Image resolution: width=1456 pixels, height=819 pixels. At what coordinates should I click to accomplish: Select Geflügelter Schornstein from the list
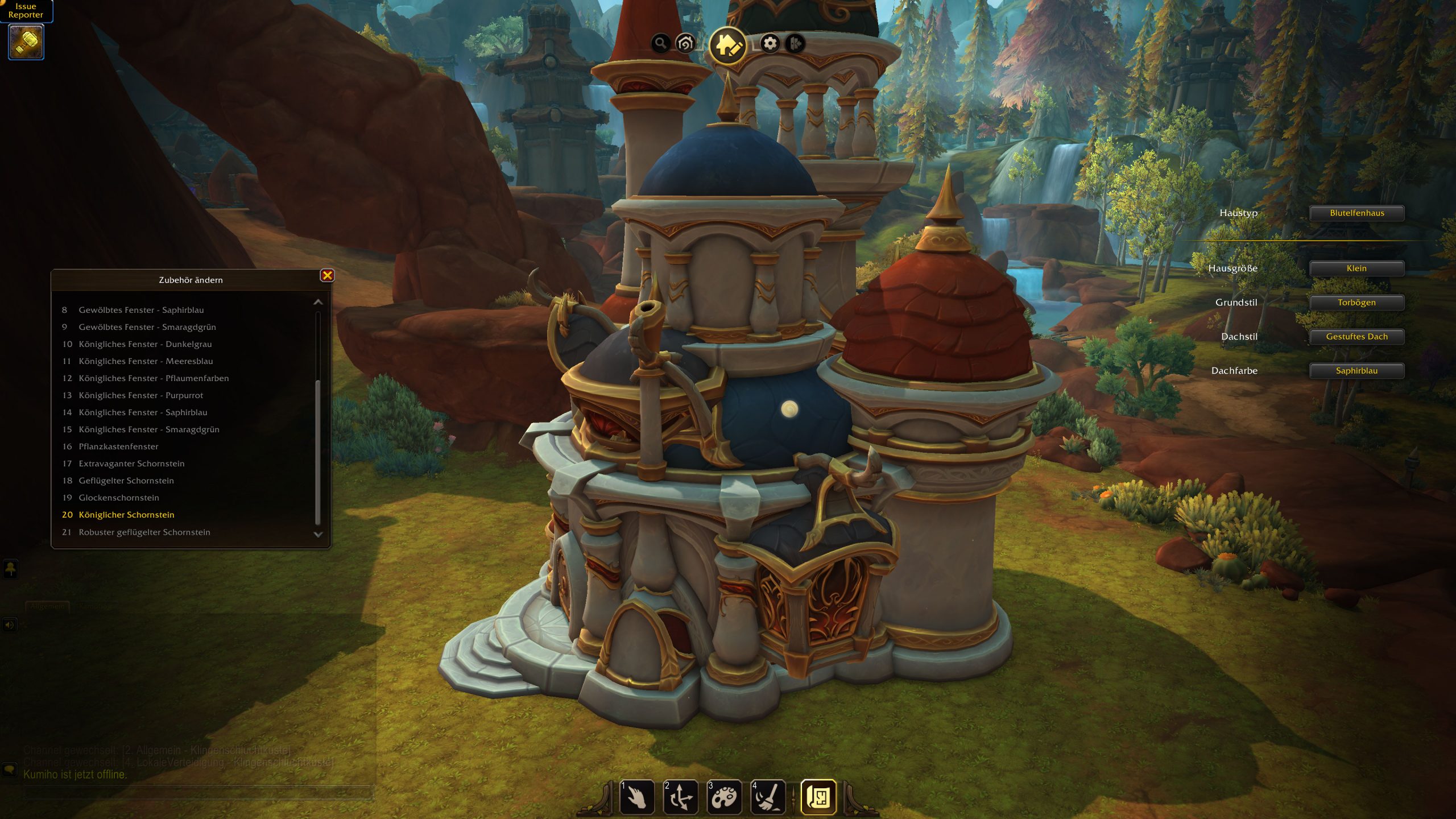pyautogui.click(x=126, y=481)
